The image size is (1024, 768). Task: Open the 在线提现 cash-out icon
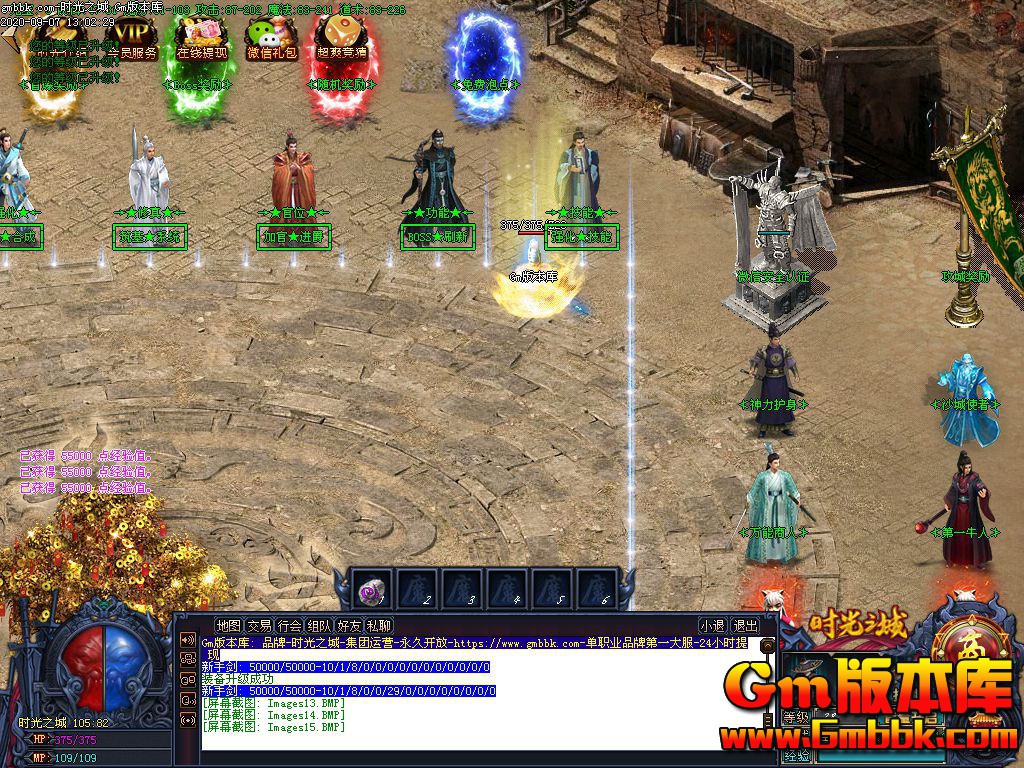pos(201,40)
